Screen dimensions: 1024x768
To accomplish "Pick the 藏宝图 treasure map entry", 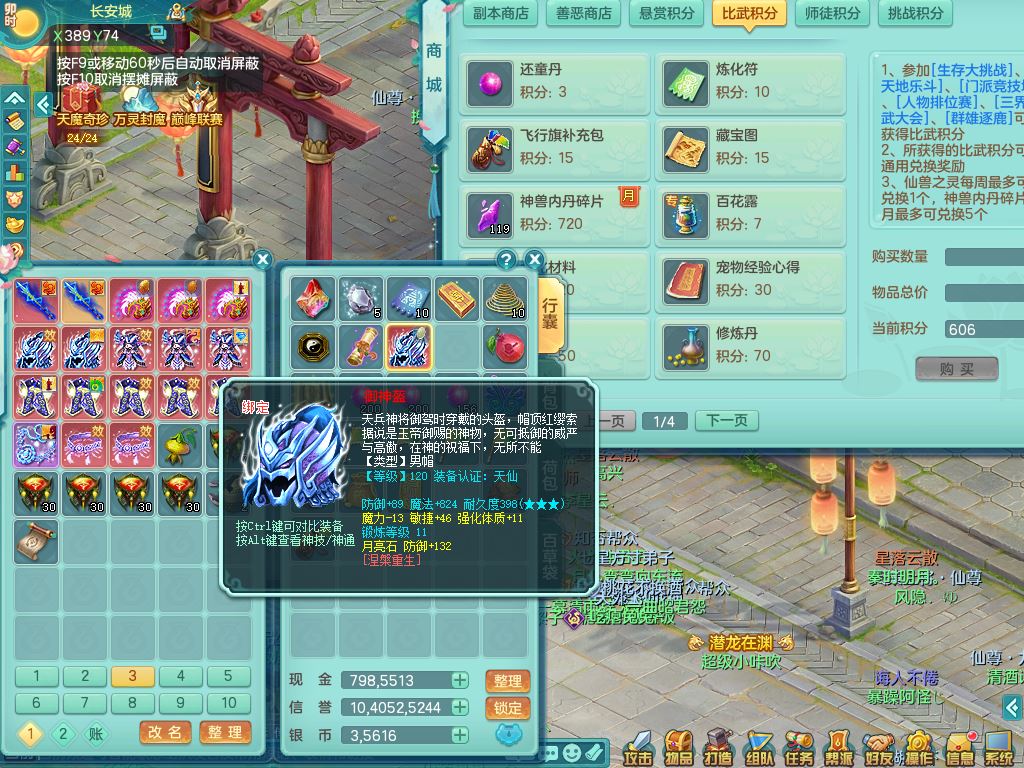I will tap(753, 146).
